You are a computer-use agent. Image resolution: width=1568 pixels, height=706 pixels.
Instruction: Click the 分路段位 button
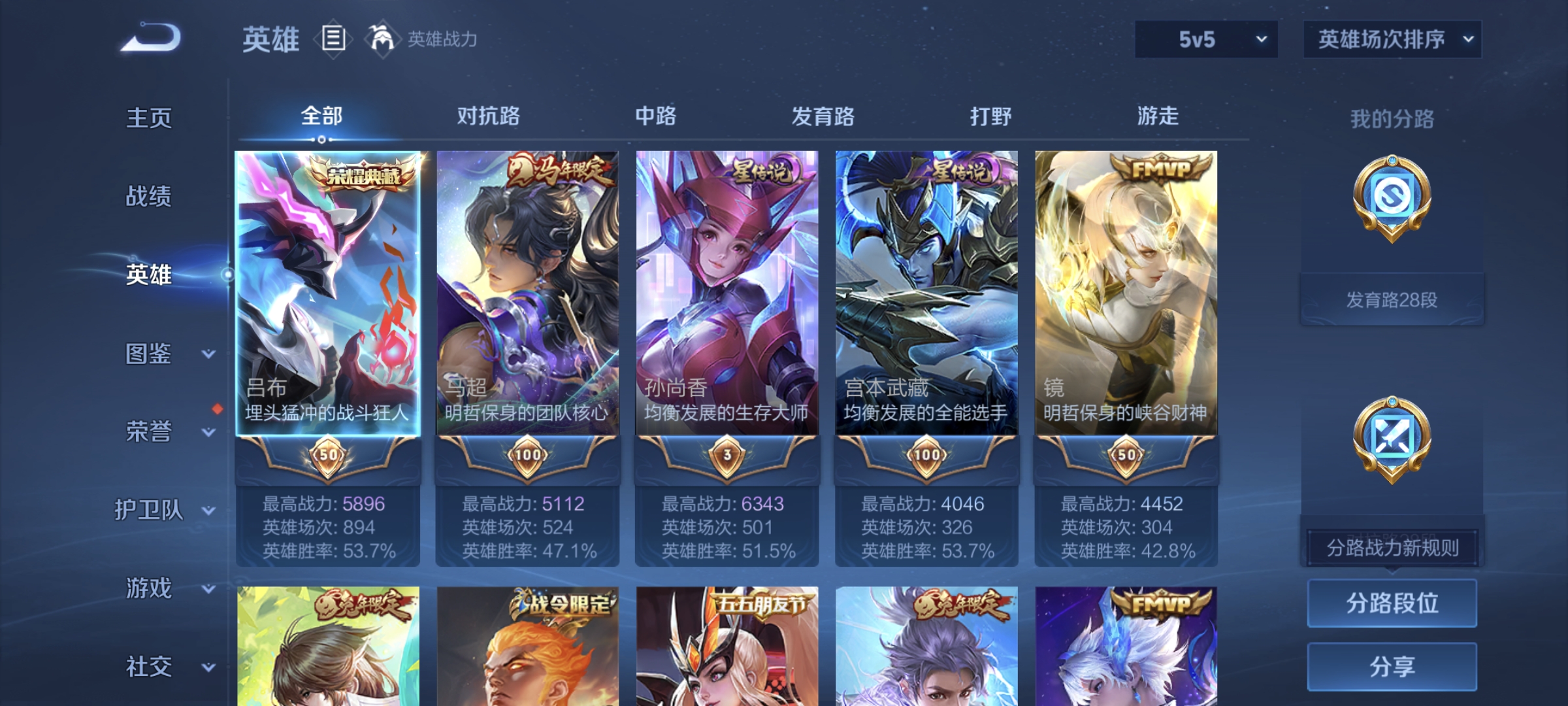pyautogui.click(x=1392, y=603)
